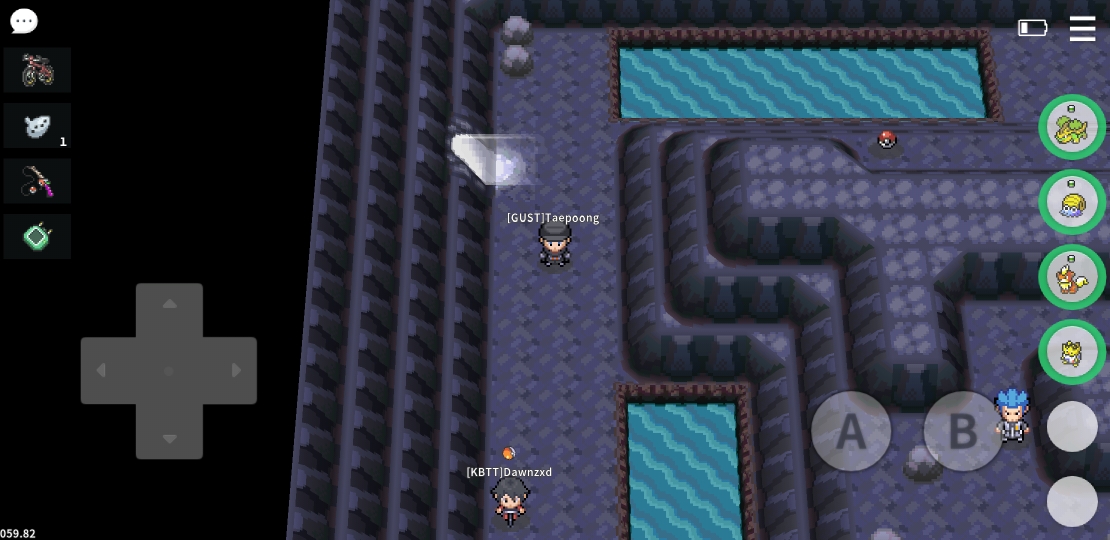The width and height of the screenshot is (1110, 540).
Task: Select the small yellow Pokémon party icon
Action: (x=1072, y=352)
